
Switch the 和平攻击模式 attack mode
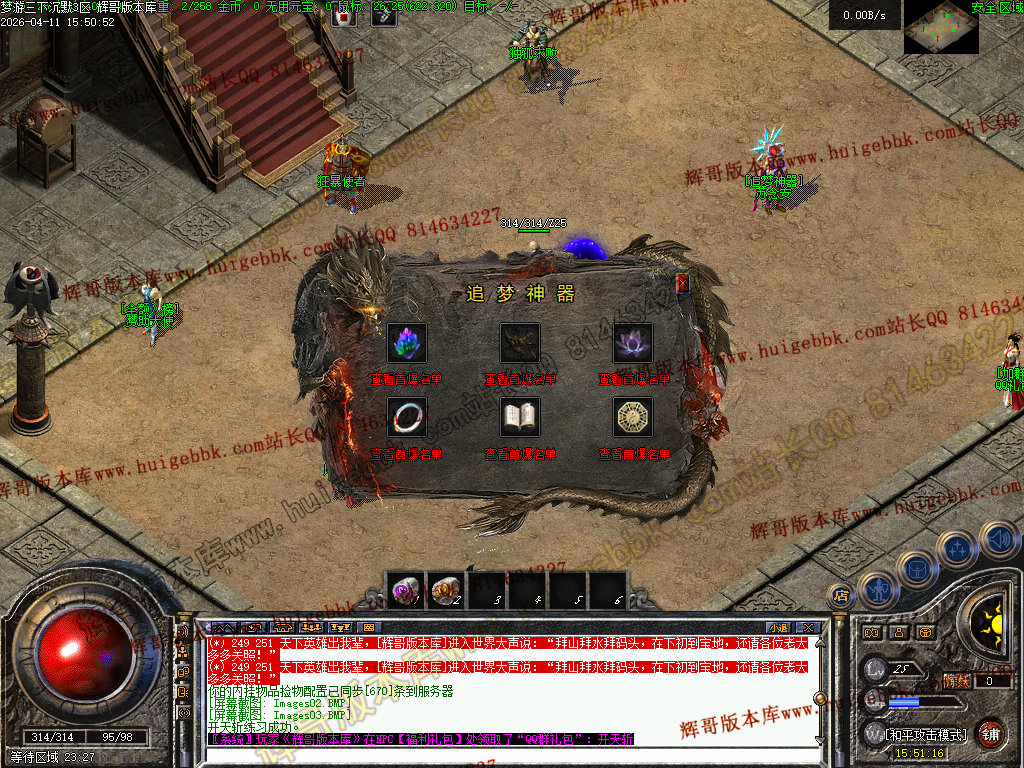tap(926, 734)
